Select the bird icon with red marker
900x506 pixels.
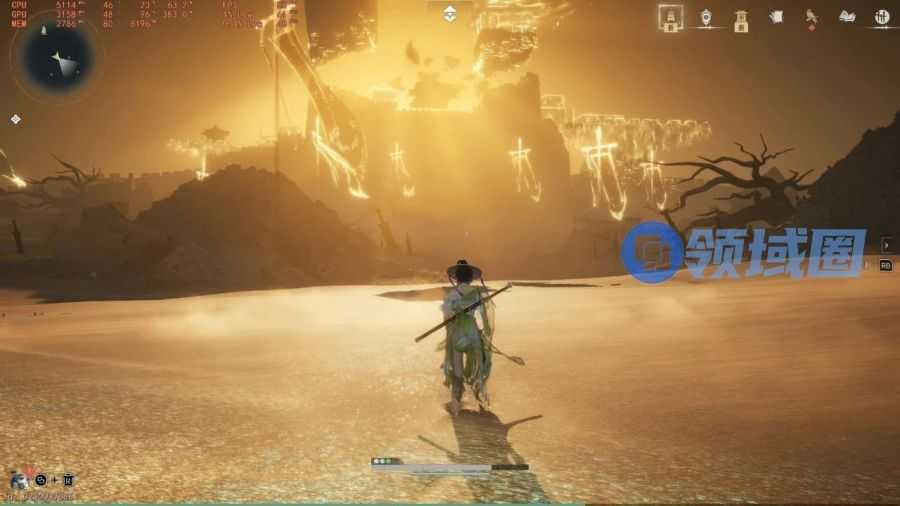811,17
